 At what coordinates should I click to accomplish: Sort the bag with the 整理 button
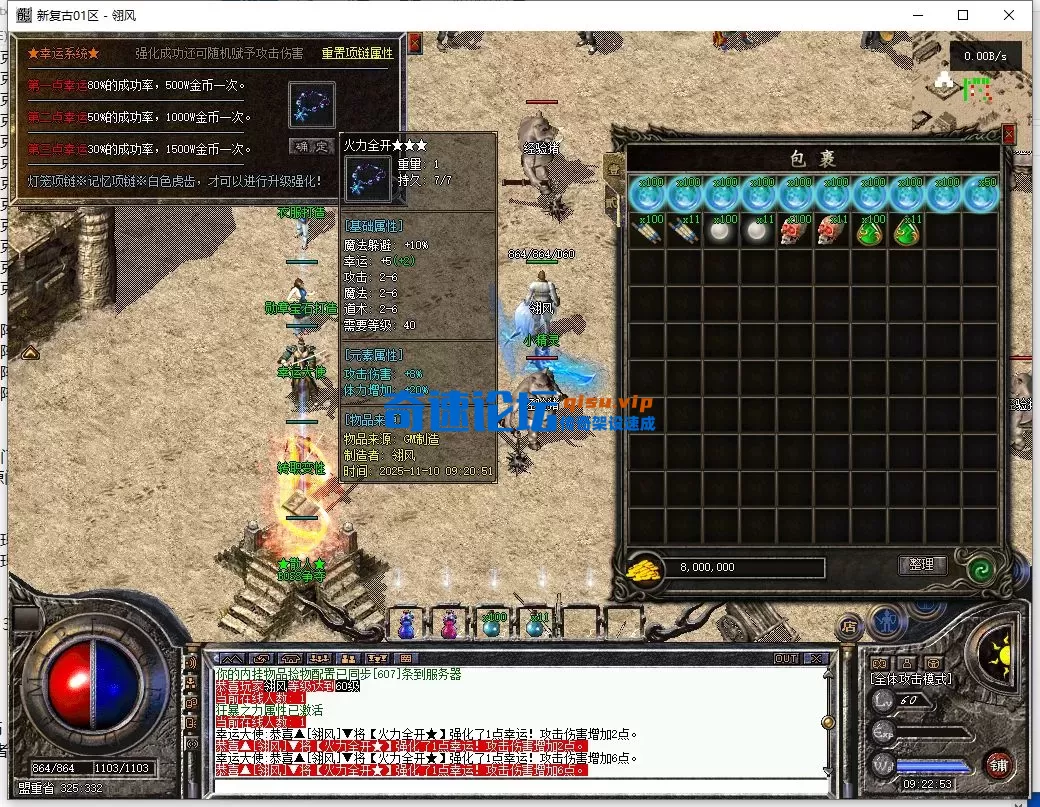tap(922, 565)
